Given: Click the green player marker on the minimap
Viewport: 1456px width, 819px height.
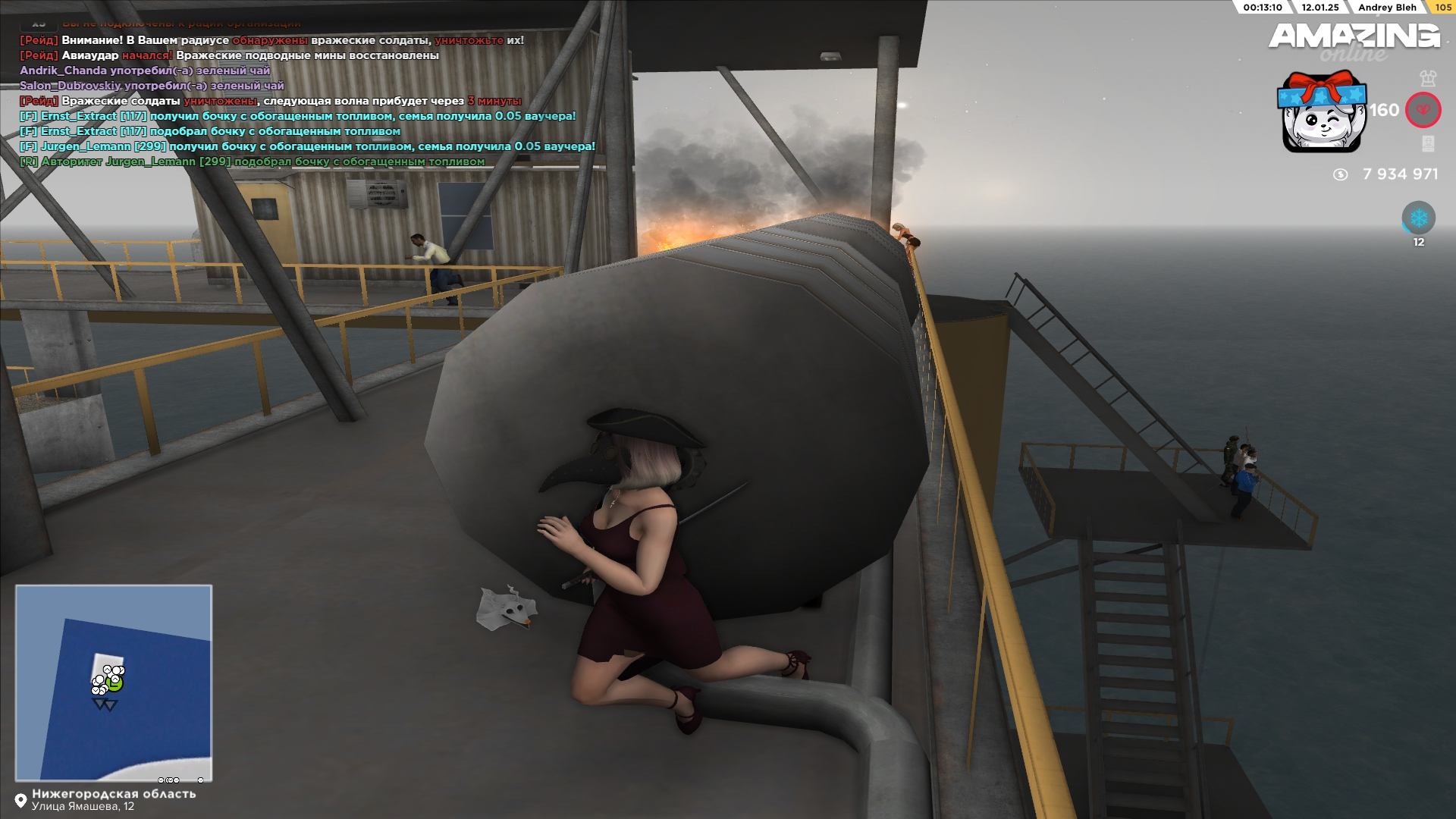Looking at the screenshot, I should click(115, 683).
